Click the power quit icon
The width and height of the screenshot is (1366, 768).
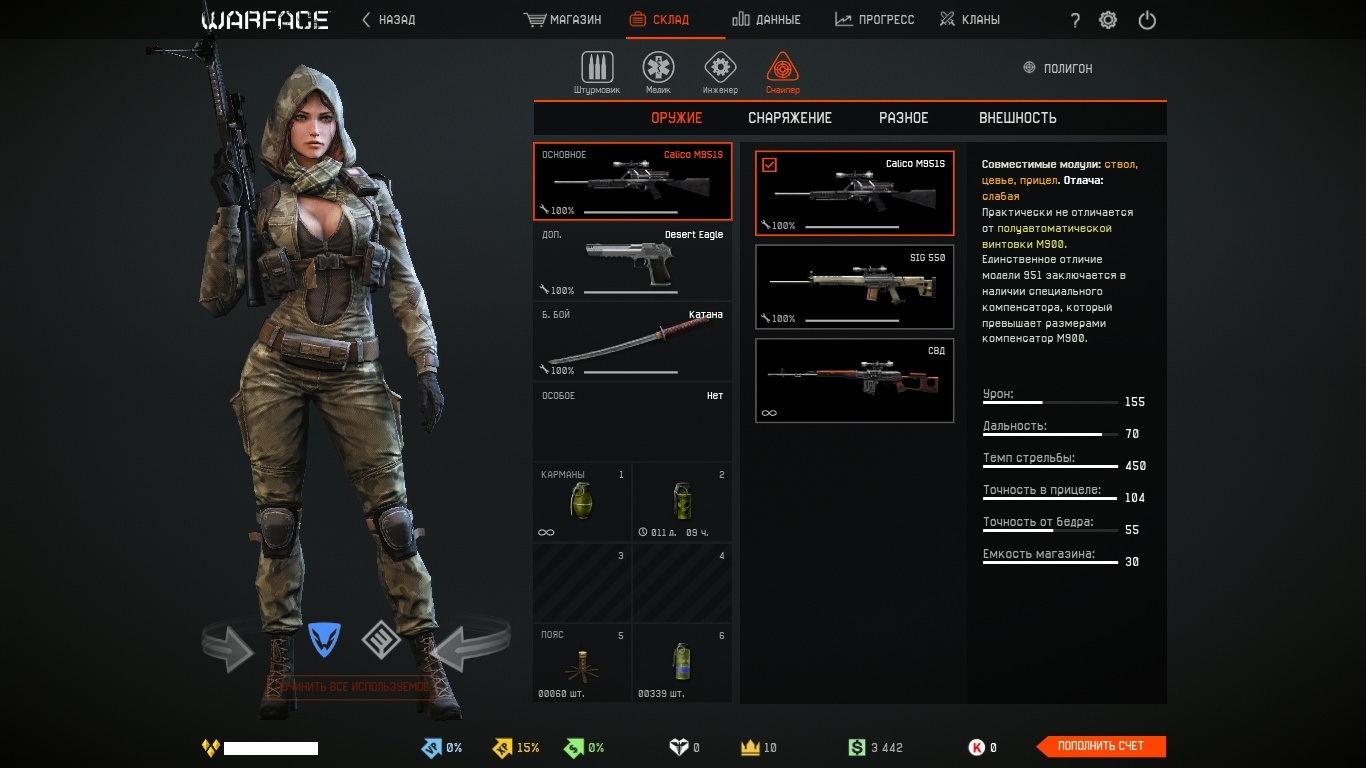click(1147, 20)
